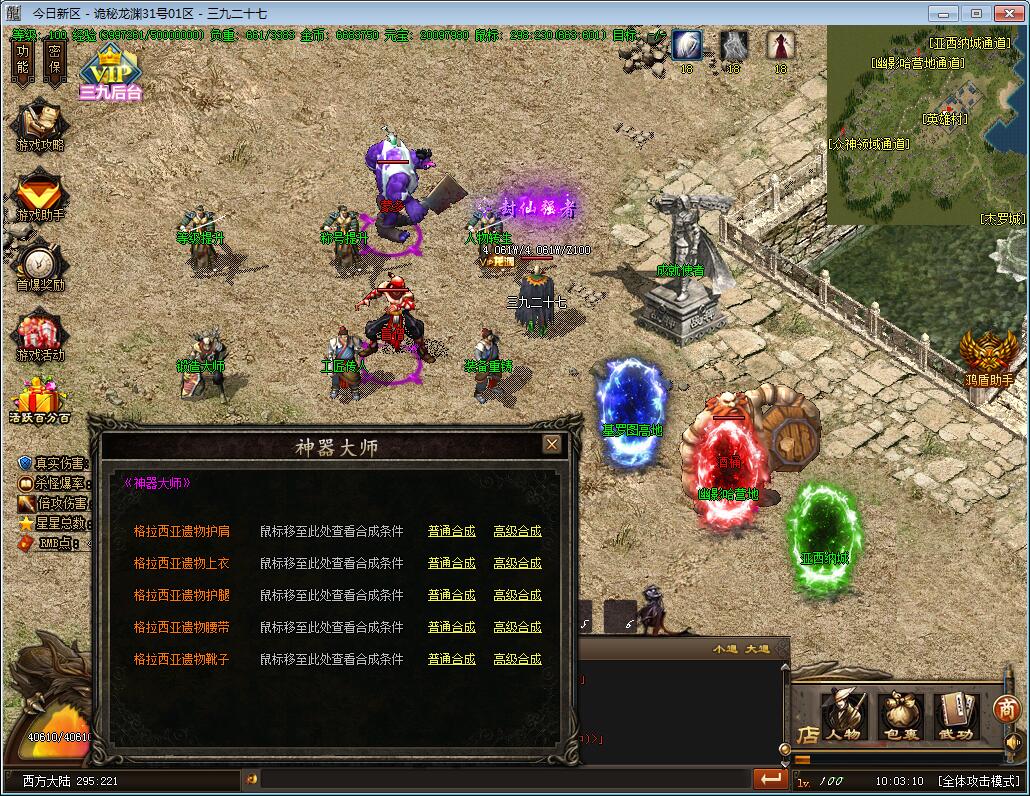Open the 功能 banner menu
This screenshot has width=1030, height=796.
(x=23, y=60)
